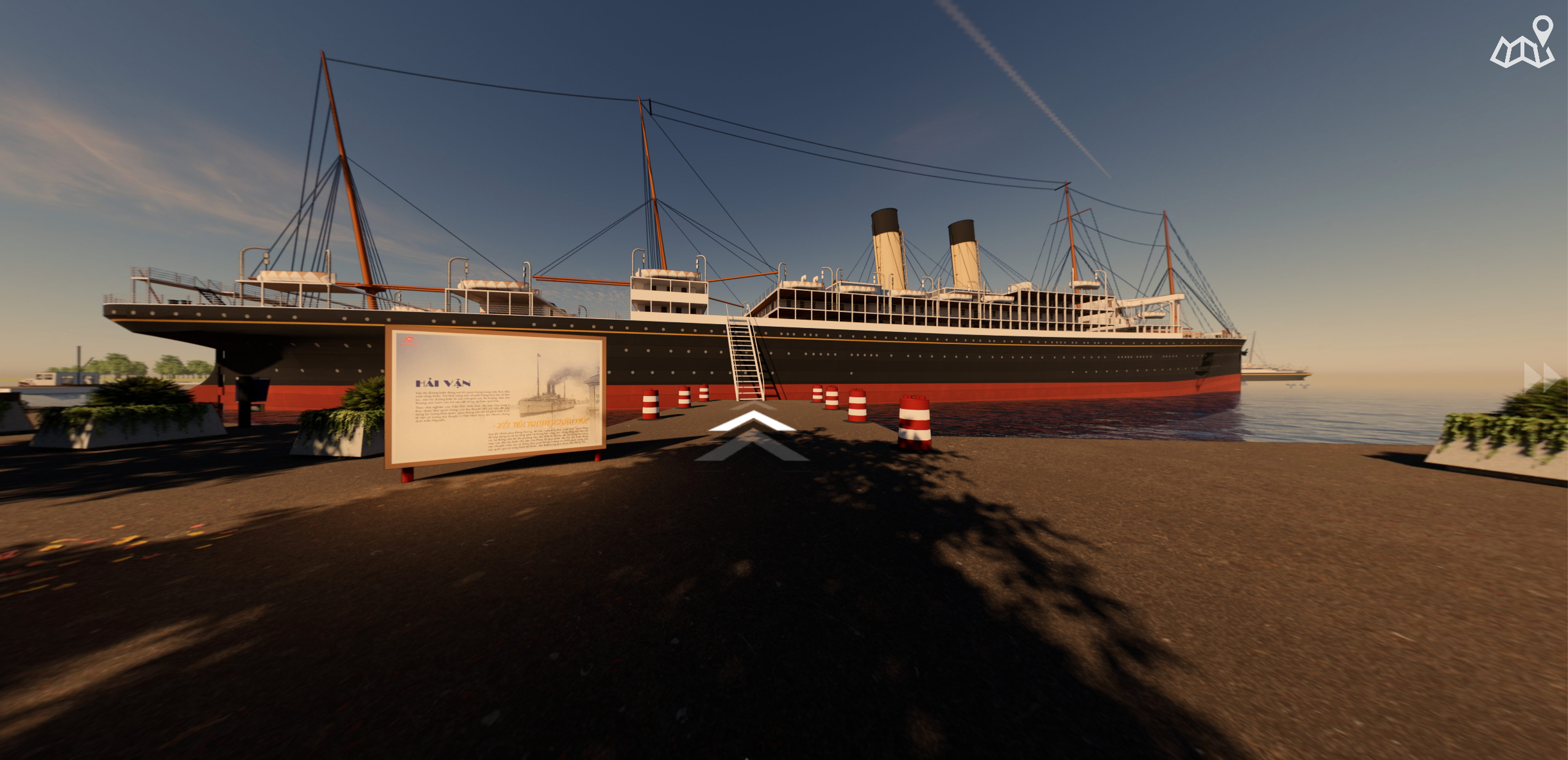This screenshot has height=760, width=1568.
Task: Open the map with the pin icon
Action: (x=1522, y=44)
